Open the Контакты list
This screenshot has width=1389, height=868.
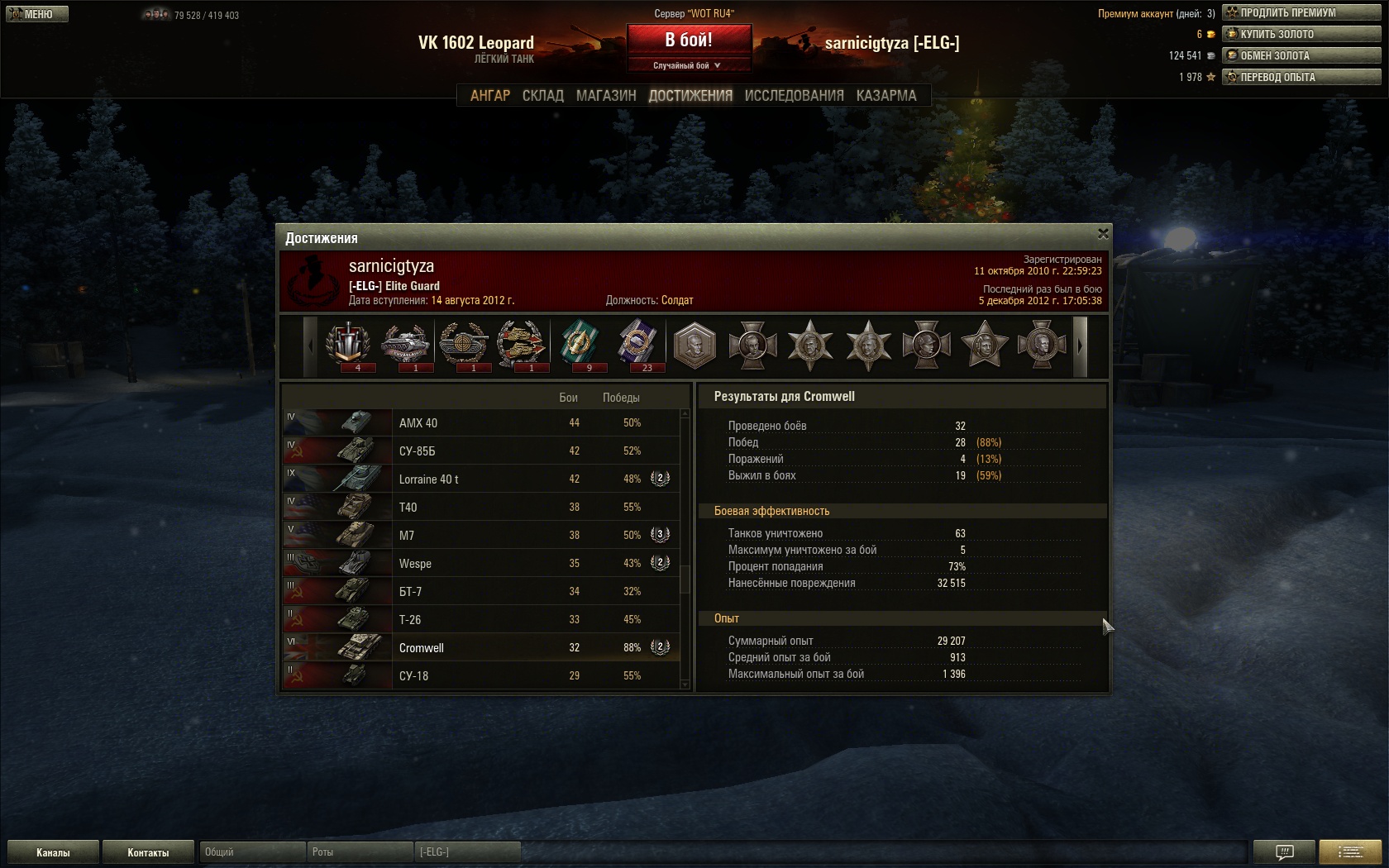tap(148, 852)
